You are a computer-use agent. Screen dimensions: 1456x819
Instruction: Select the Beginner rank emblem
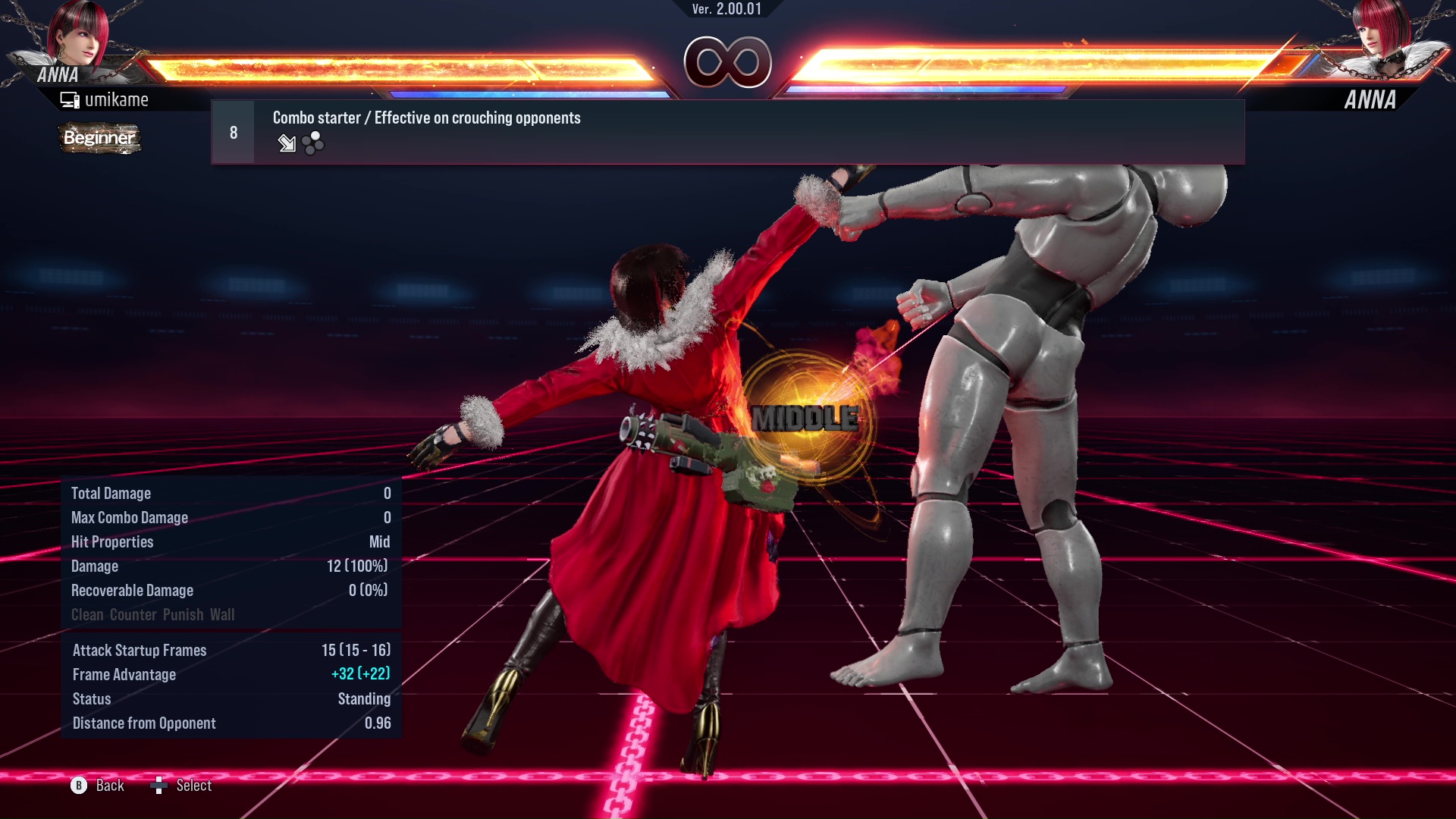[99, 139]
